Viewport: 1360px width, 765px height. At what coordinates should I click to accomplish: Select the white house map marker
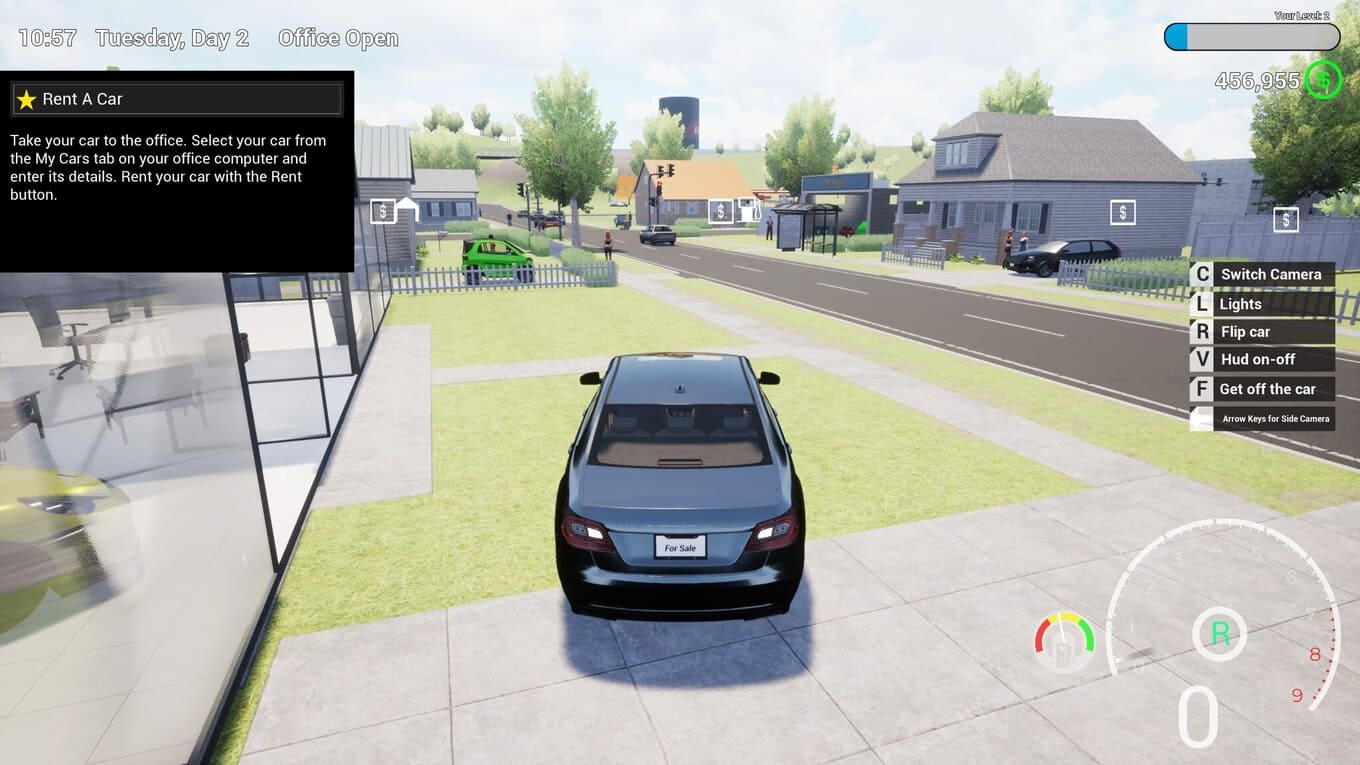pyautogui.click(x=406, y=209)
